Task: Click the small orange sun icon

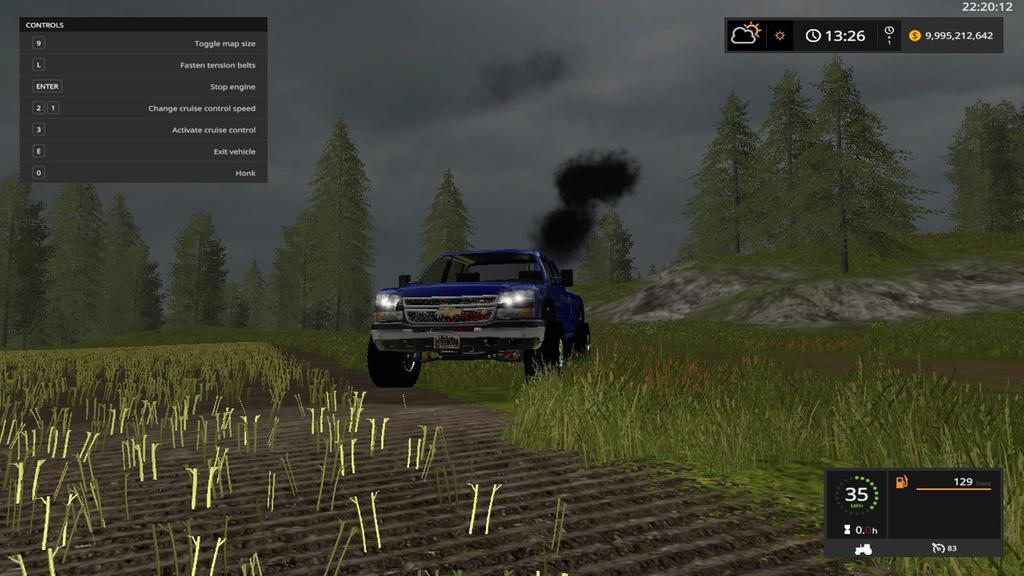Action: click(x=780, y=36)
